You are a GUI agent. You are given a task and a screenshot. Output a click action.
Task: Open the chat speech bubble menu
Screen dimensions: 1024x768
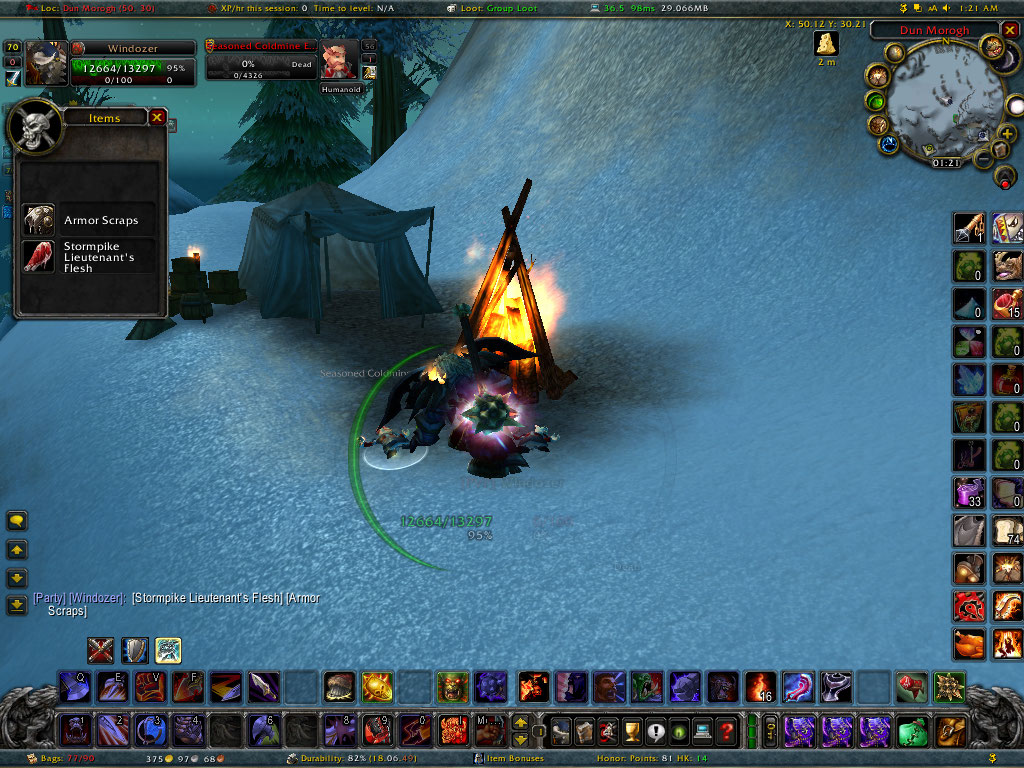point(17,521)
